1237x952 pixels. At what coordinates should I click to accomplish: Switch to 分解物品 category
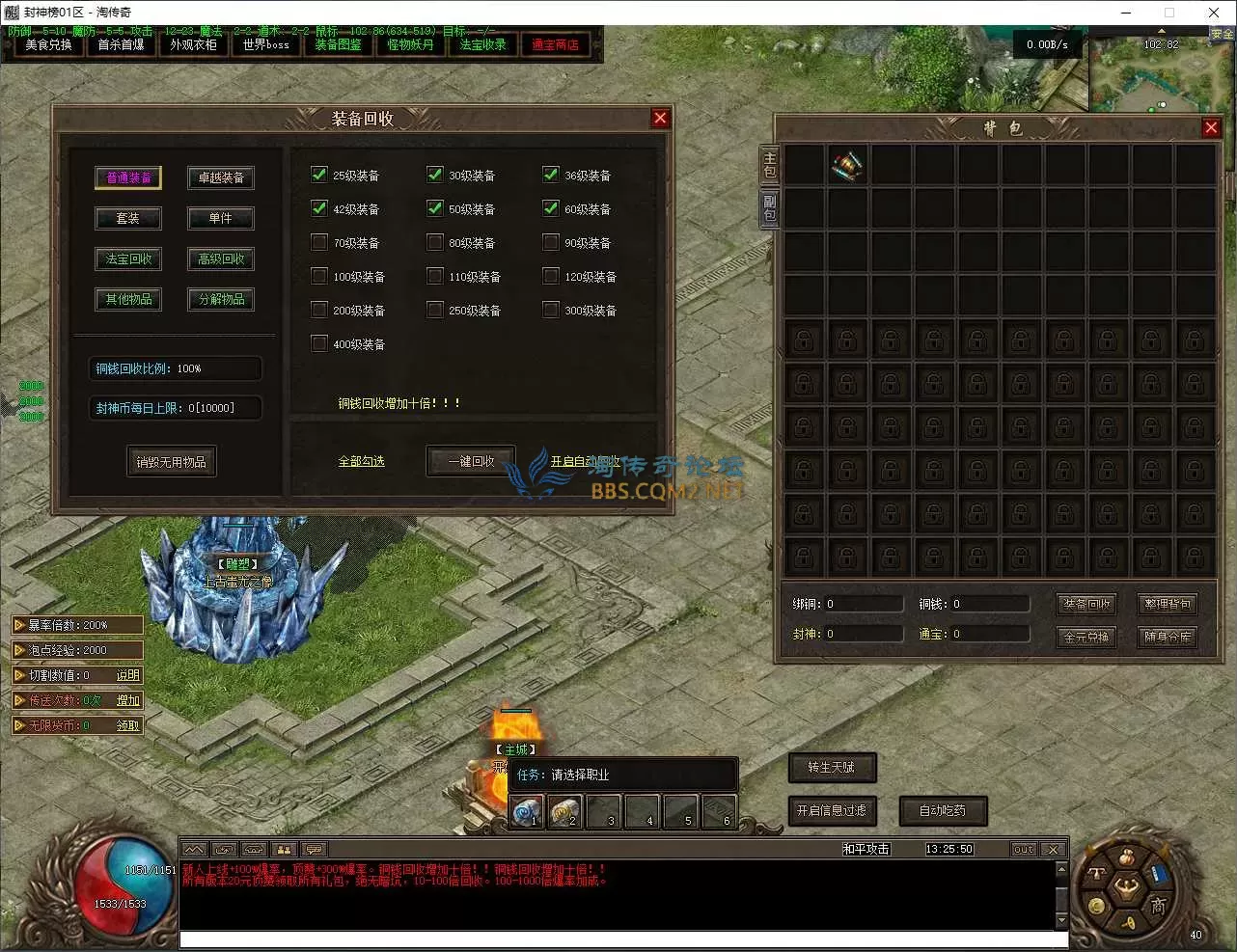click(x=221, y=299)
